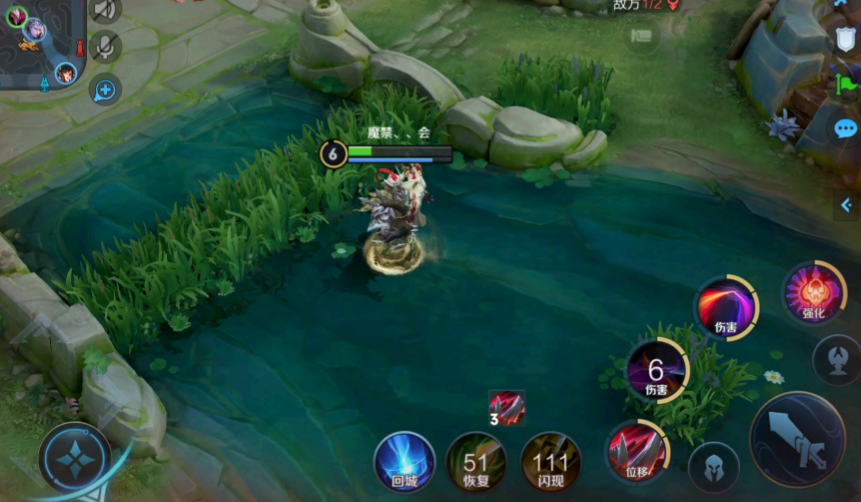This screenshot has width=861, height=502.
Task: Open the quick chat plus bubble
Action: (104, 90)
